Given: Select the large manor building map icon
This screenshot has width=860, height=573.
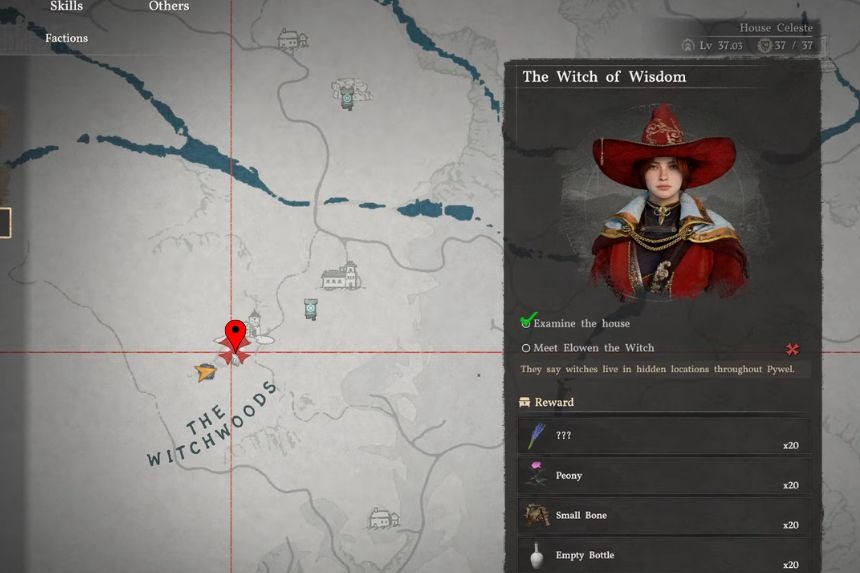Looking at the screenshot, I should 340,276.
